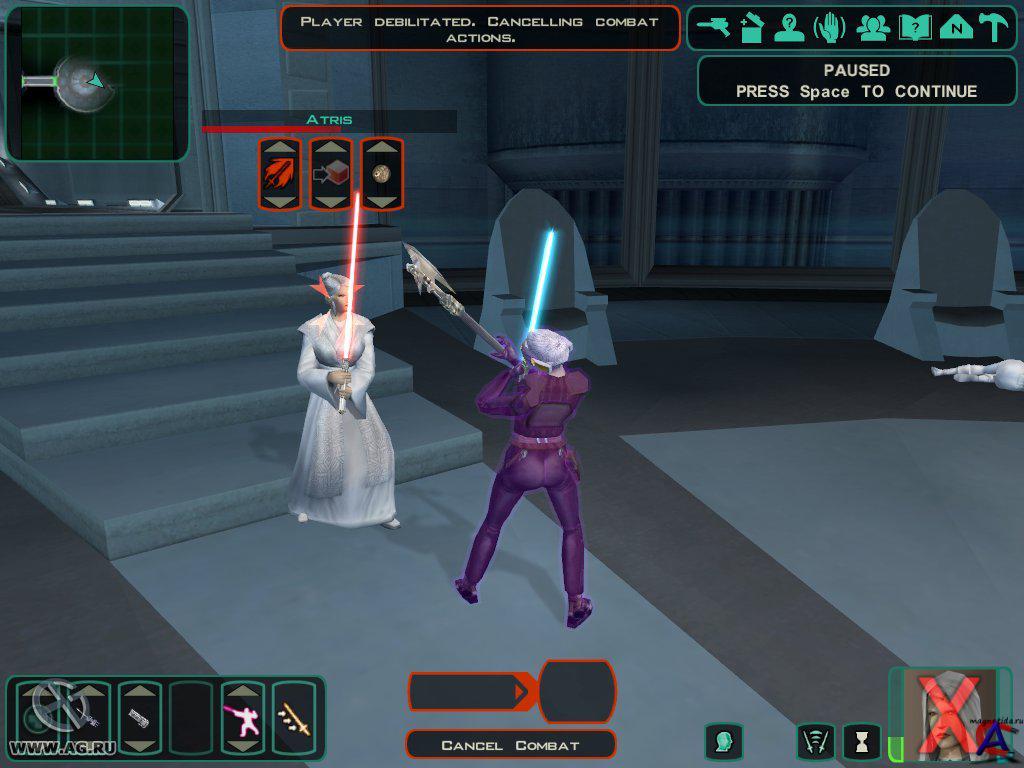
Task: Activate the golden sword flurry ability
Action: [294, 718]
